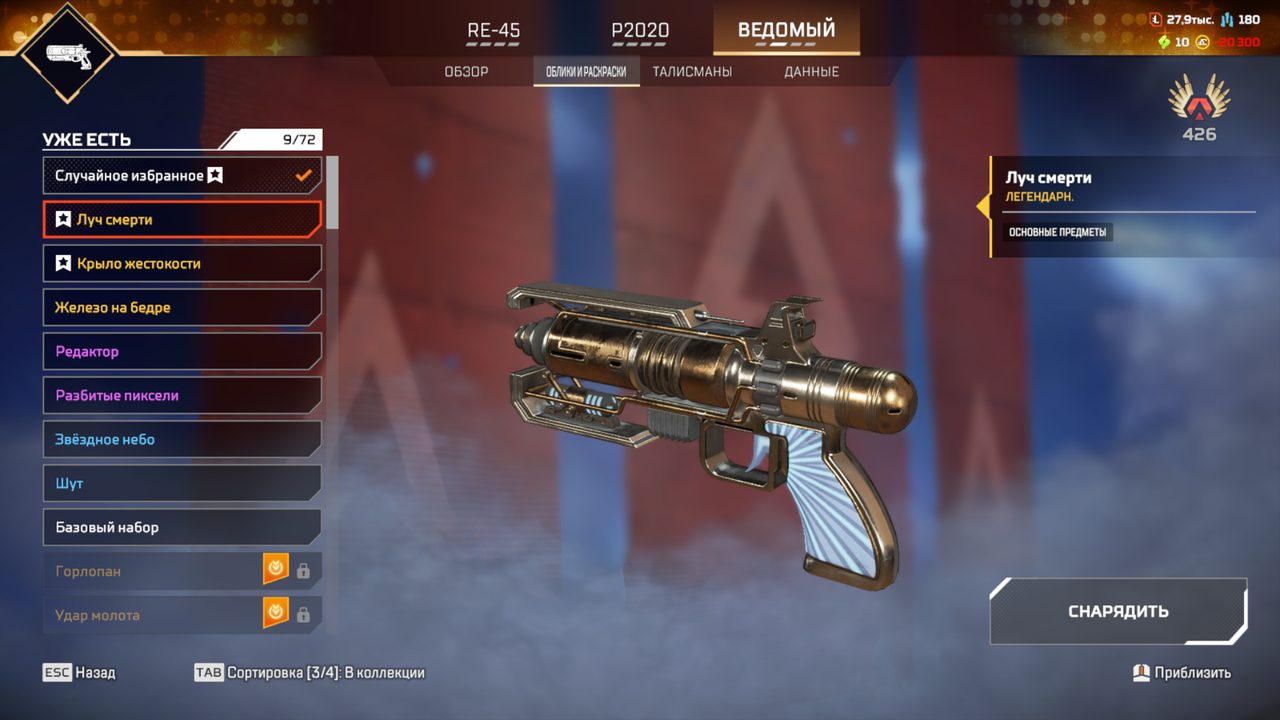Choose the Крыло жестокости skin
Viewport: 1280px width, 720px height.
[182, 263]
